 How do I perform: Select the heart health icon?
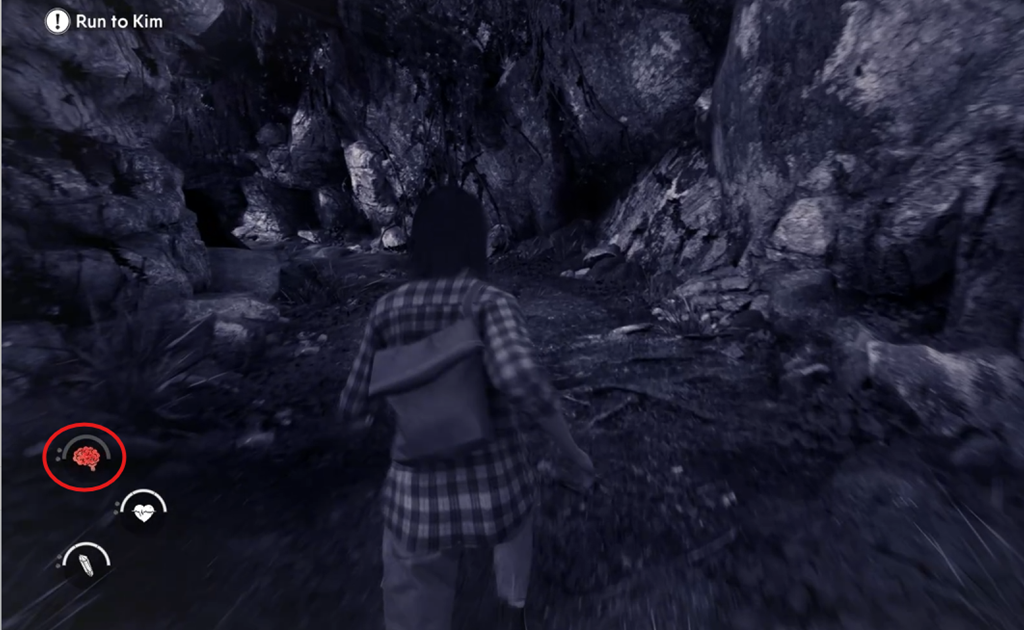[143, 512]
